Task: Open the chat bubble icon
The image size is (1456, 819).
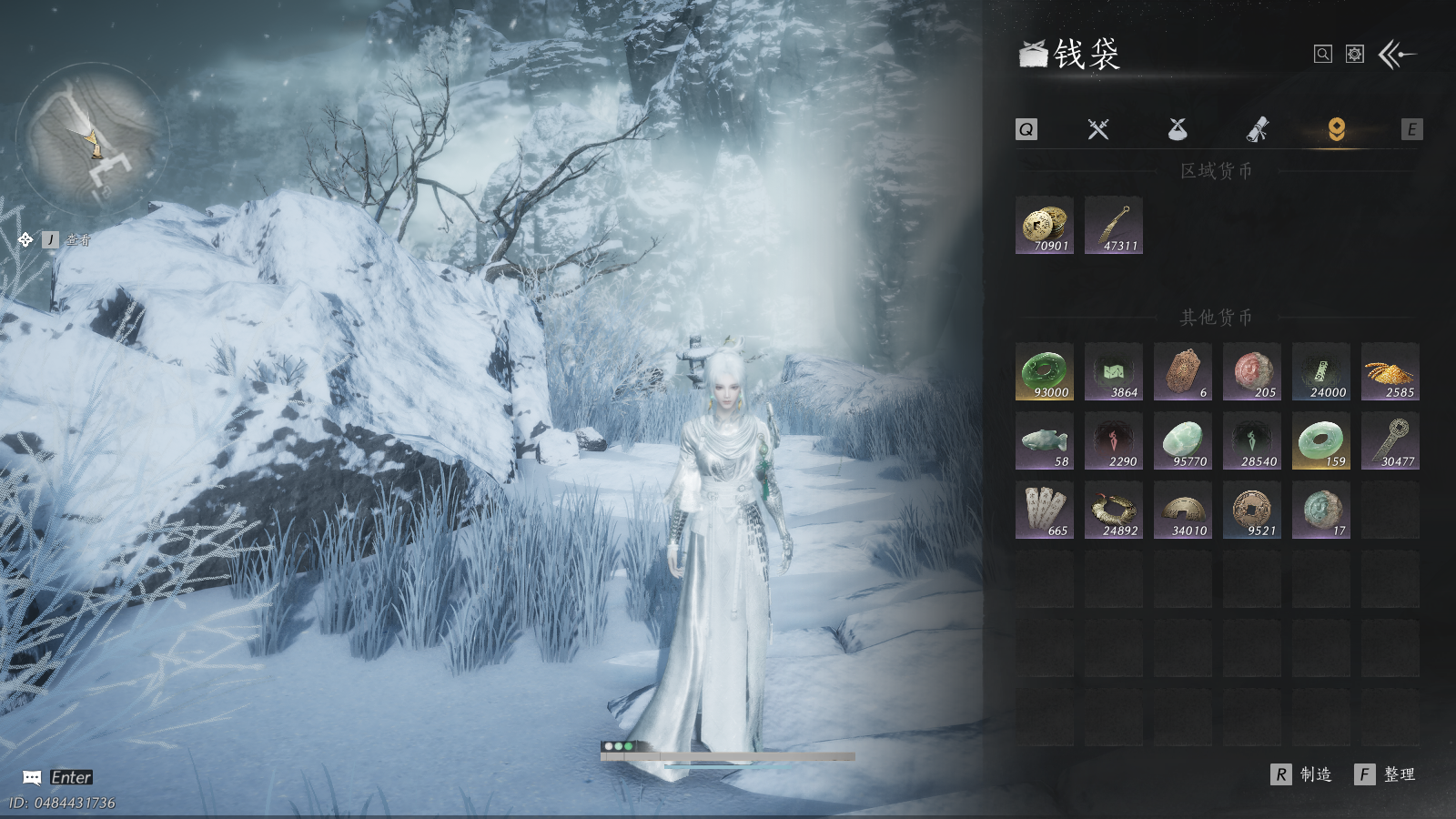Action: [x=32, y=777]
